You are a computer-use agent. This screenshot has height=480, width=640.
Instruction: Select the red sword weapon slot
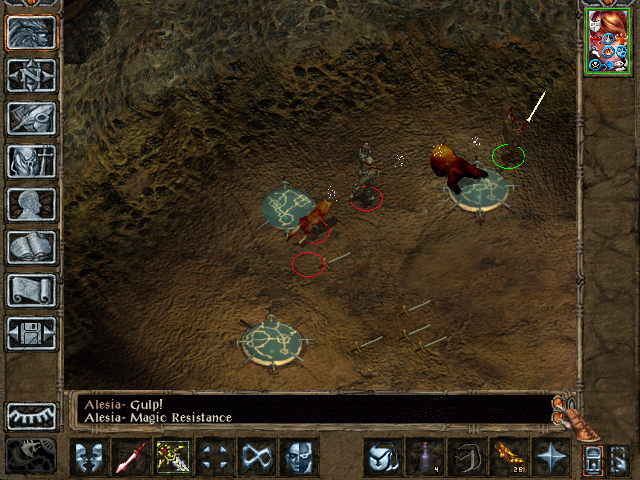[130, 457]
